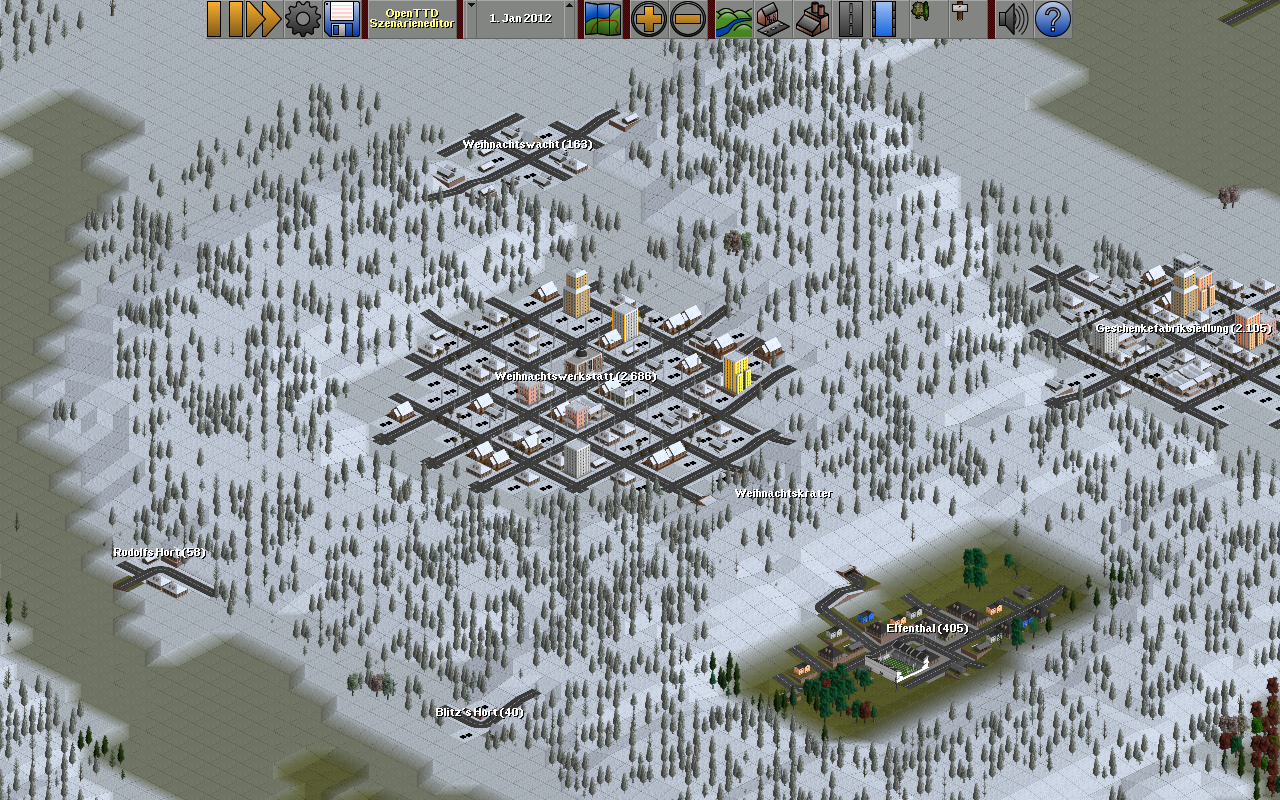Open the floppy disk save scenario menu
1280x800 pixels.
[x=342, y=19]
